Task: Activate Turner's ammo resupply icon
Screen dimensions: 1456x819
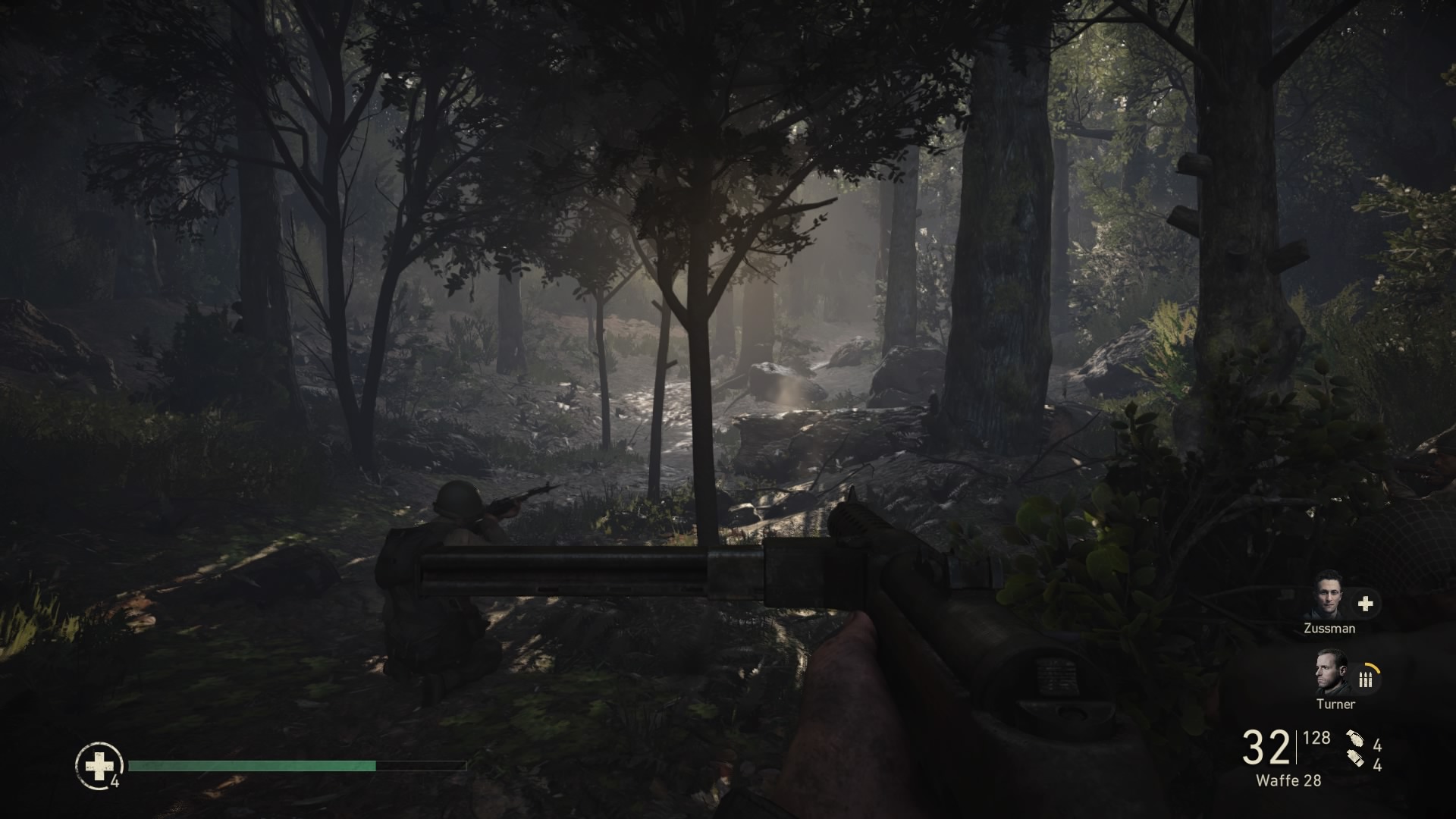Action: pyautogui.click(x=1366, y=679)
